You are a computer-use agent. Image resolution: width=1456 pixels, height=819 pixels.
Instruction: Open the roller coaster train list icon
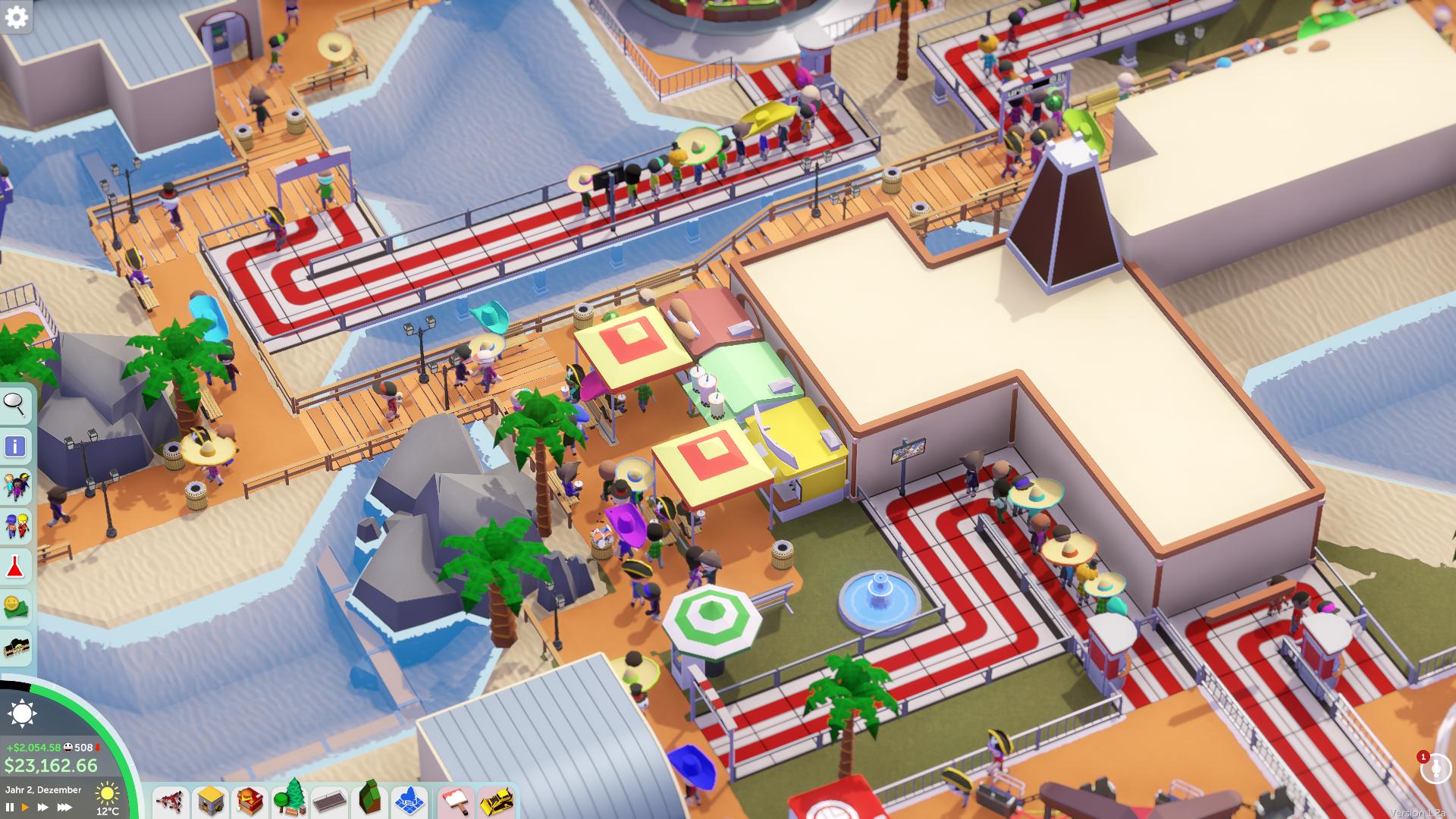15,648
